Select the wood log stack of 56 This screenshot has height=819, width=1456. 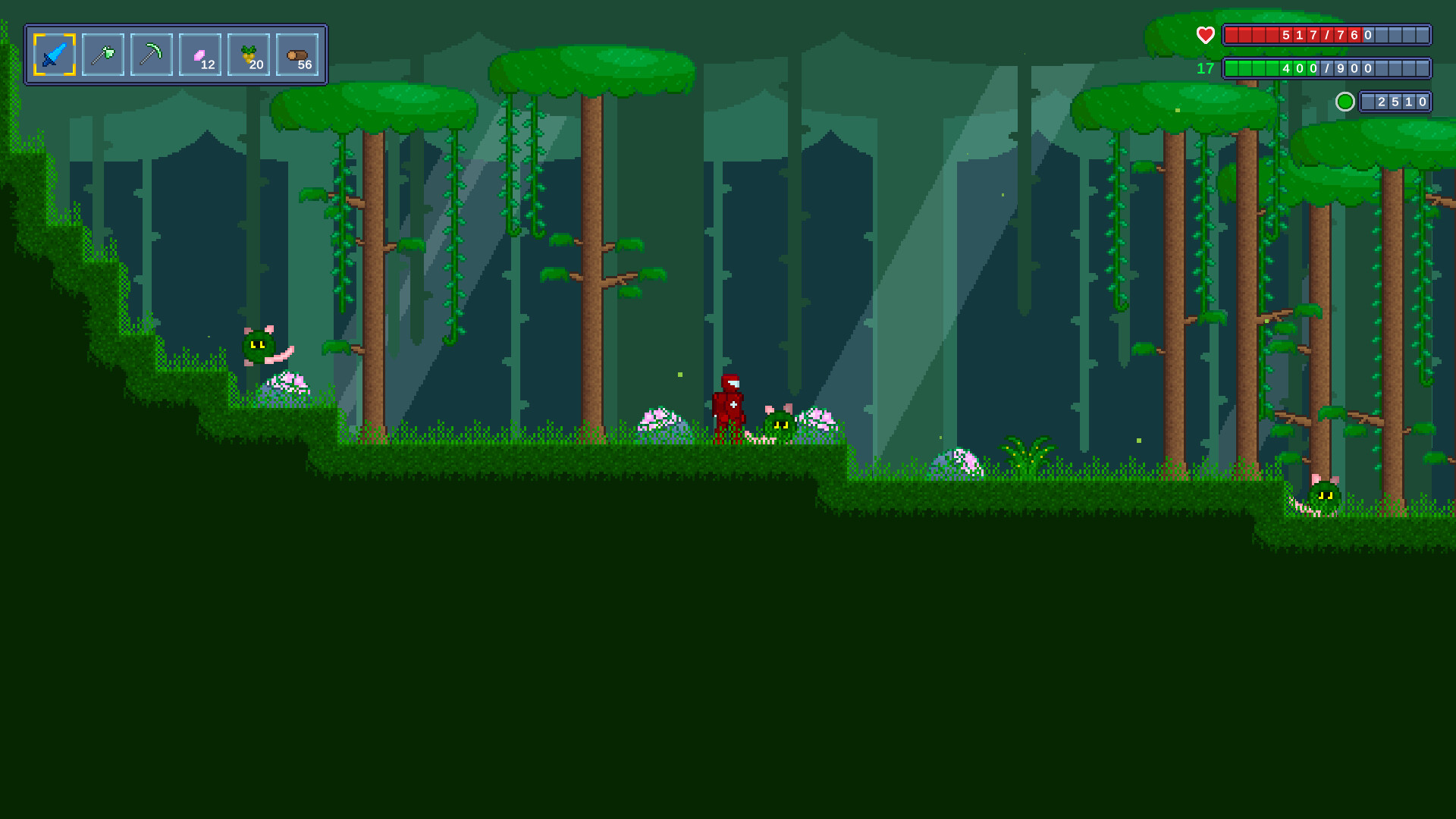tap(298, 54)
